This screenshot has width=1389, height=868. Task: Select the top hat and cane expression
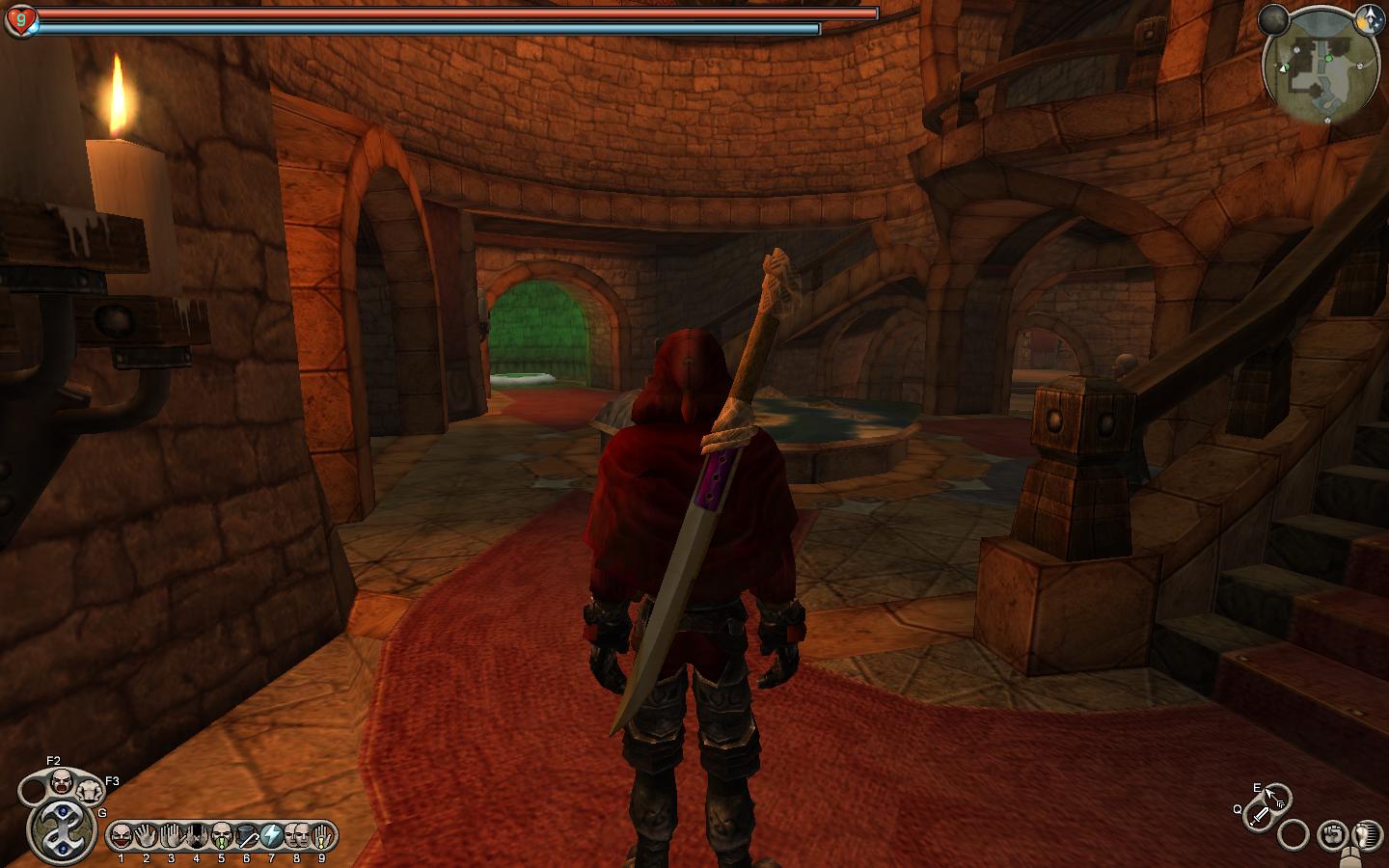(x=247, y=835)
